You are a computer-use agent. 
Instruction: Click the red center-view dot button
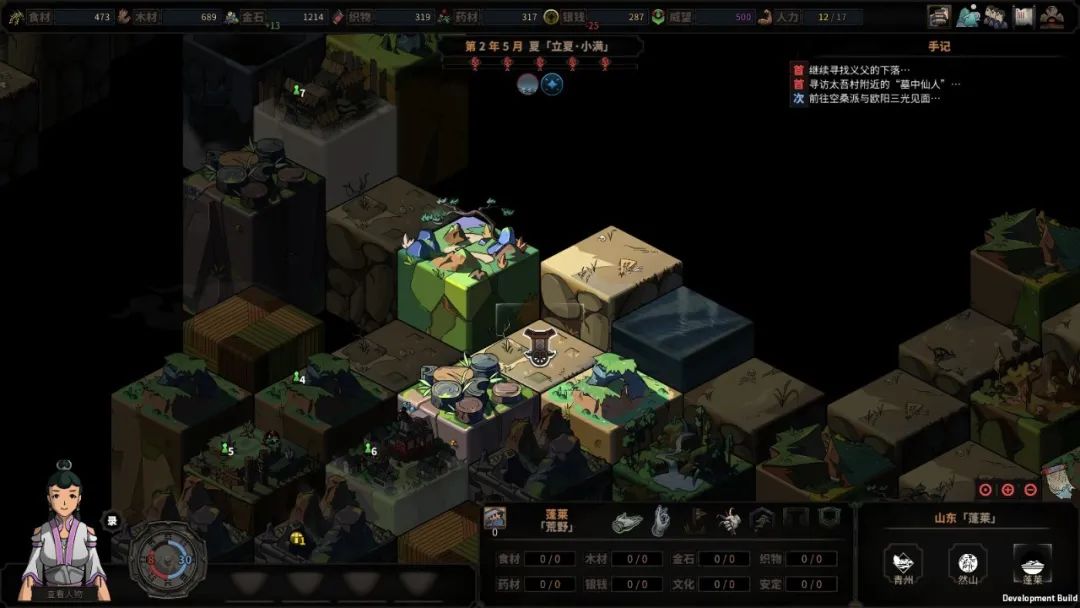tap(985, 490)
